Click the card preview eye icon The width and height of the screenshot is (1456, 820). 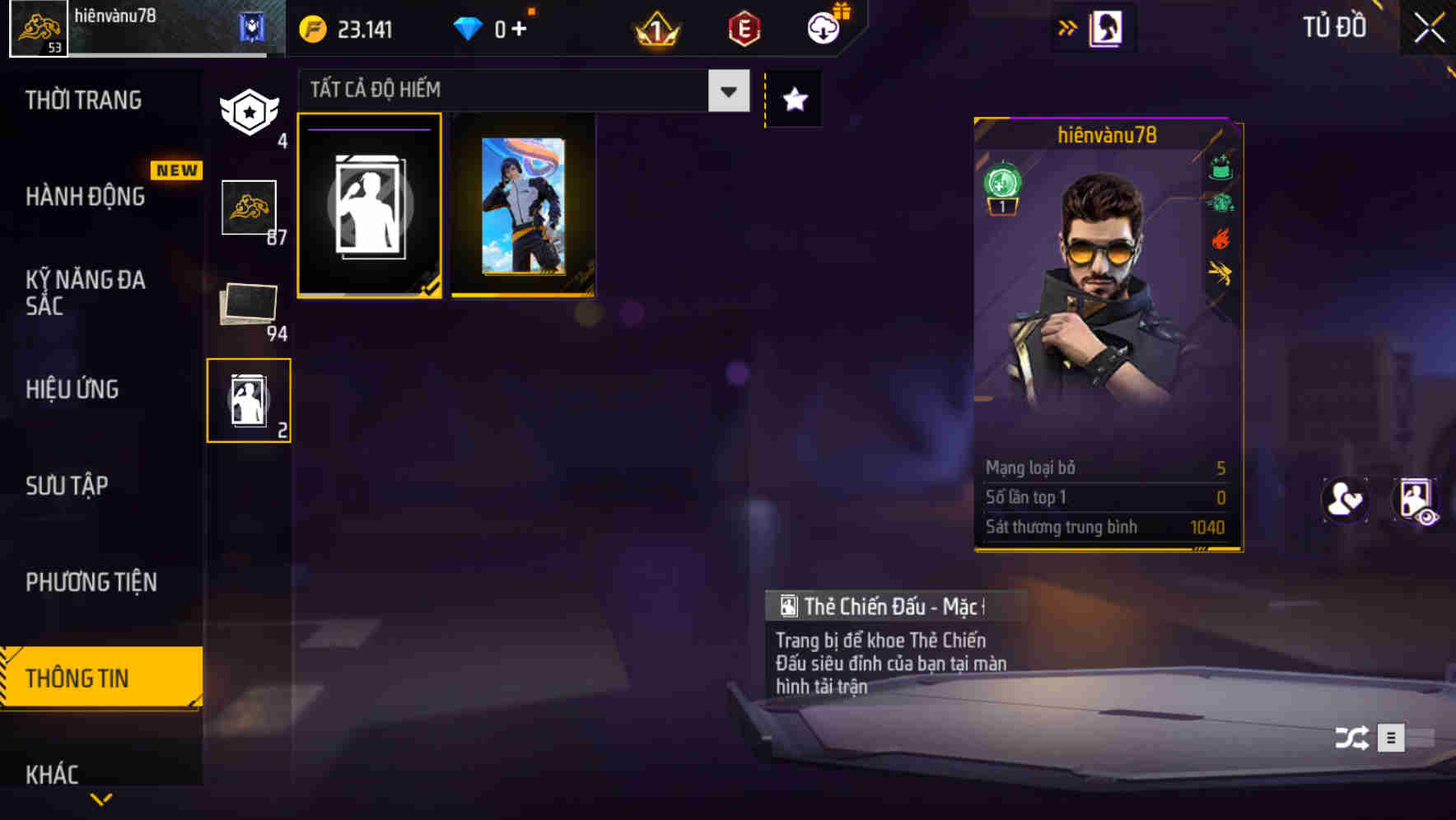[1415, 500]
